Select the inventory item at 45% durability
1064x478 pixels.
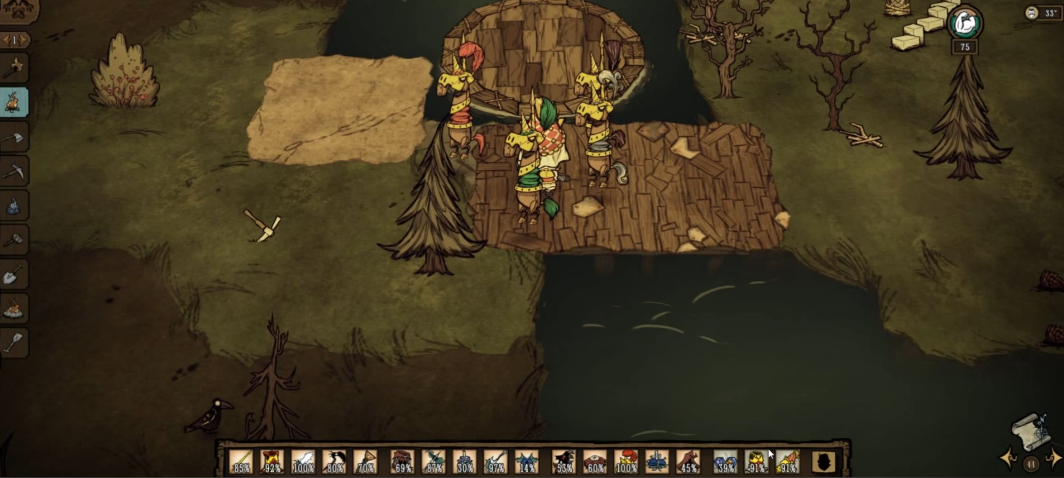[688, 461]
